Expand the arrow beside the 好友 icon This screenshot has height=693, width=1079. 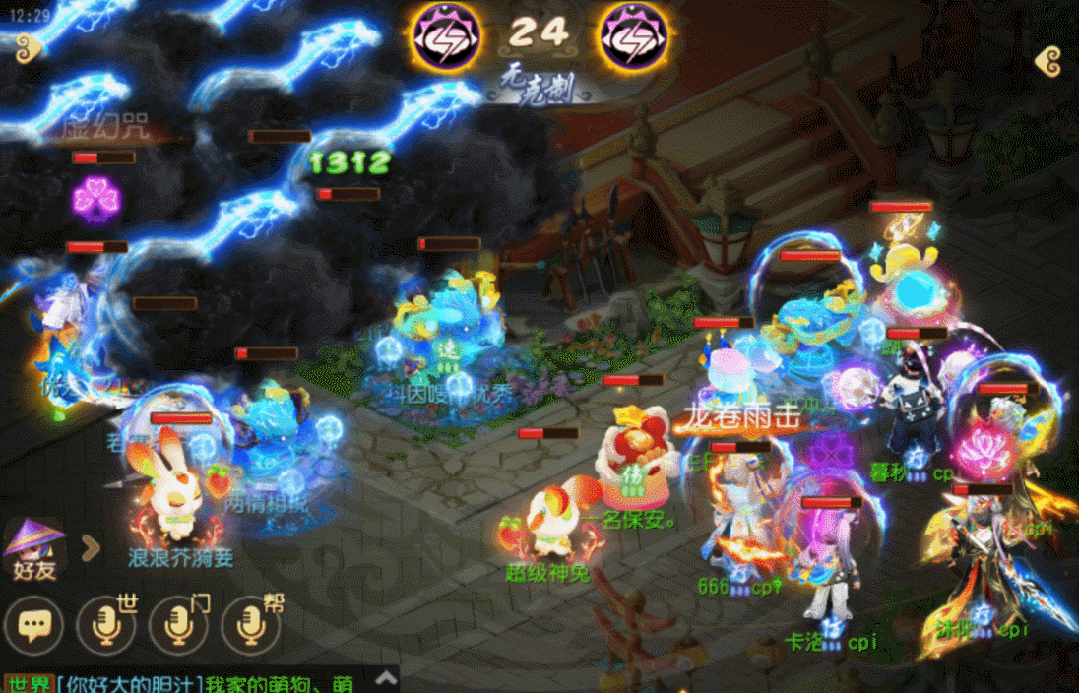(90, 547)
